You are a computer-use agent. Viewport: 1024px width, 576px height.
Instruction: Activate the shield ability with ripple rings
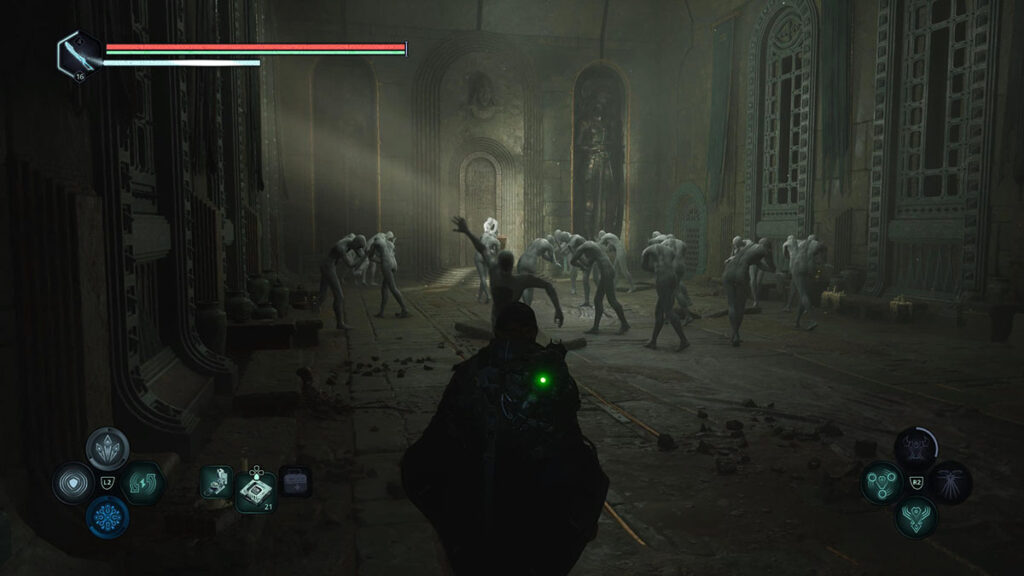click(x=72, y=483)
